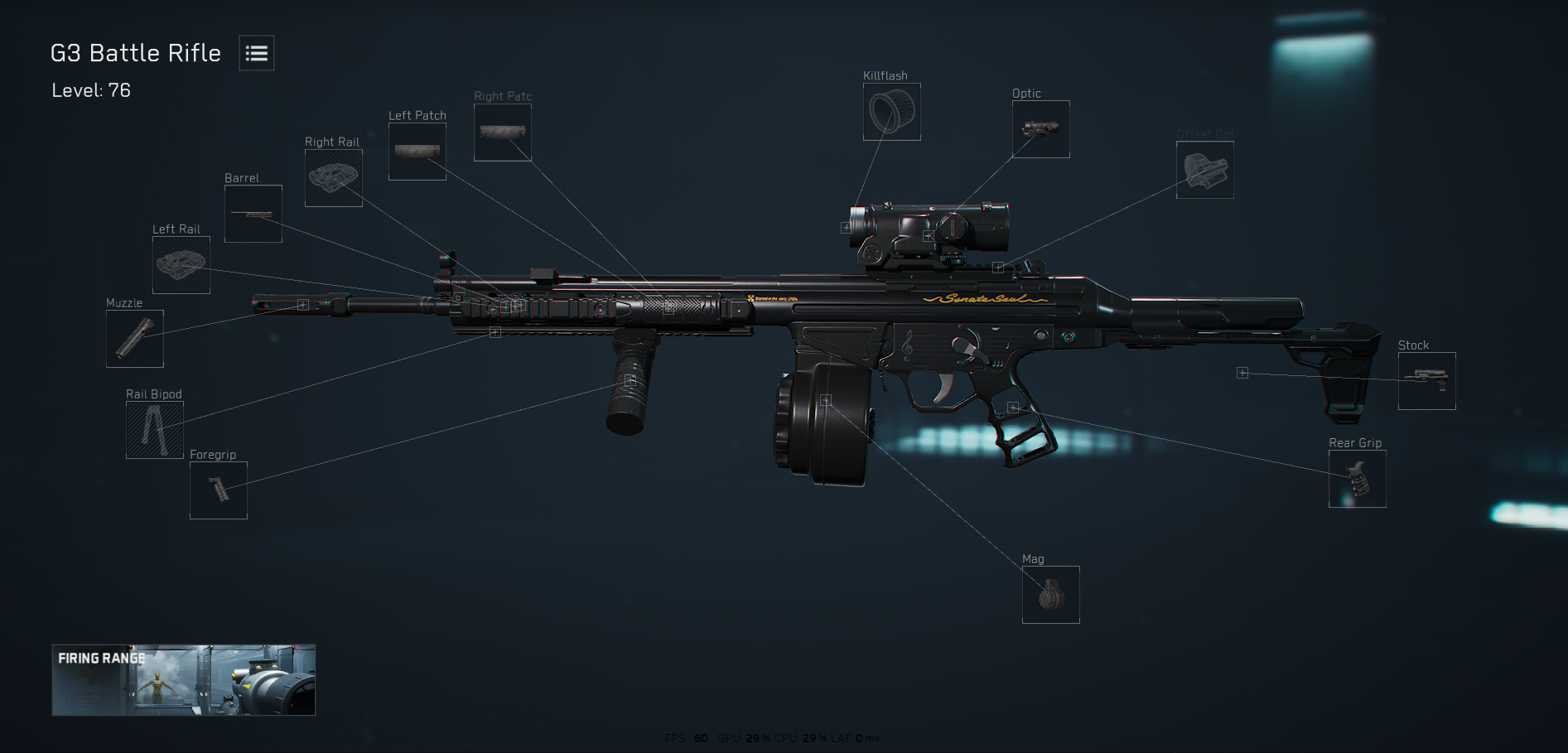Click the attachment point marker near the stock
The width and height of the screenshot is (1568, 753).
[x=1242, y=373]
